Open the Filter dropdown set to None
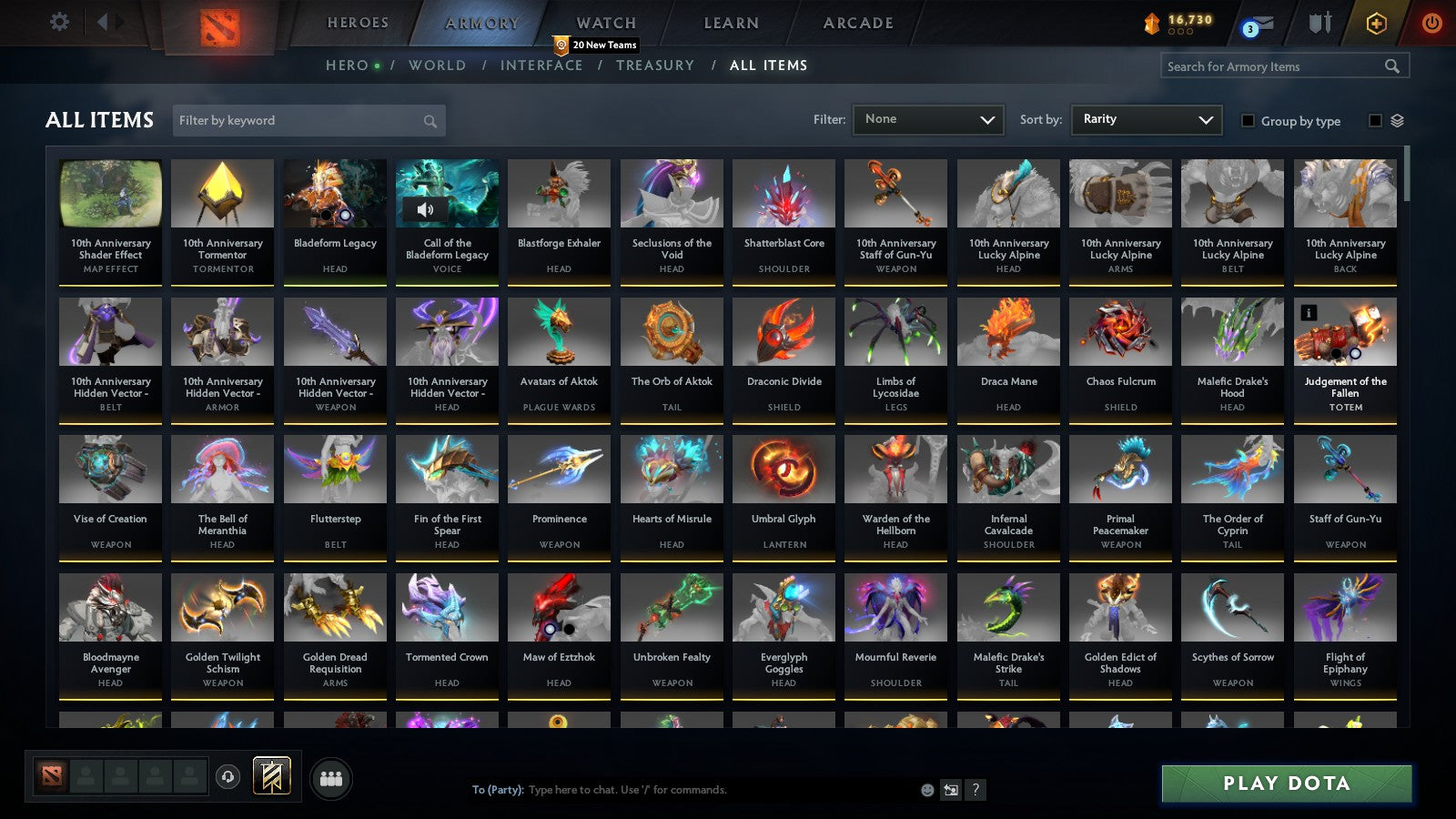This screenshot has width=1456, height=819. pos(928,118)
